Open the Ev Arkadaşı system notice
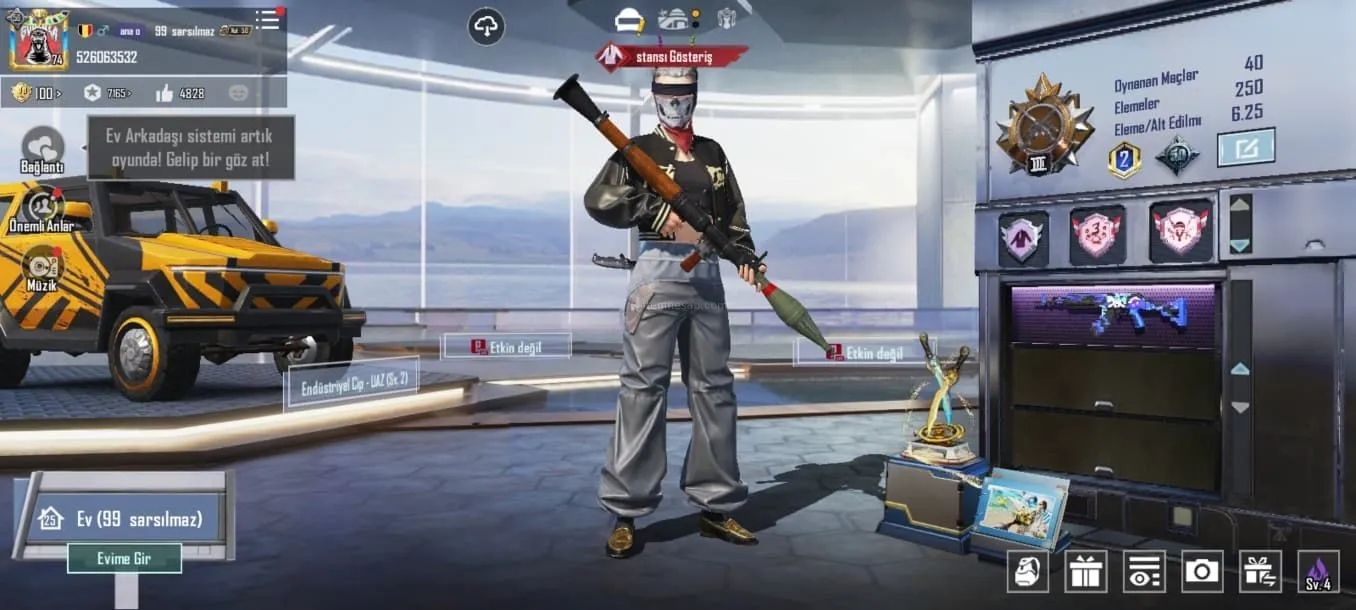Viewport: 1356px width, 610px height. tap(190, 148)
